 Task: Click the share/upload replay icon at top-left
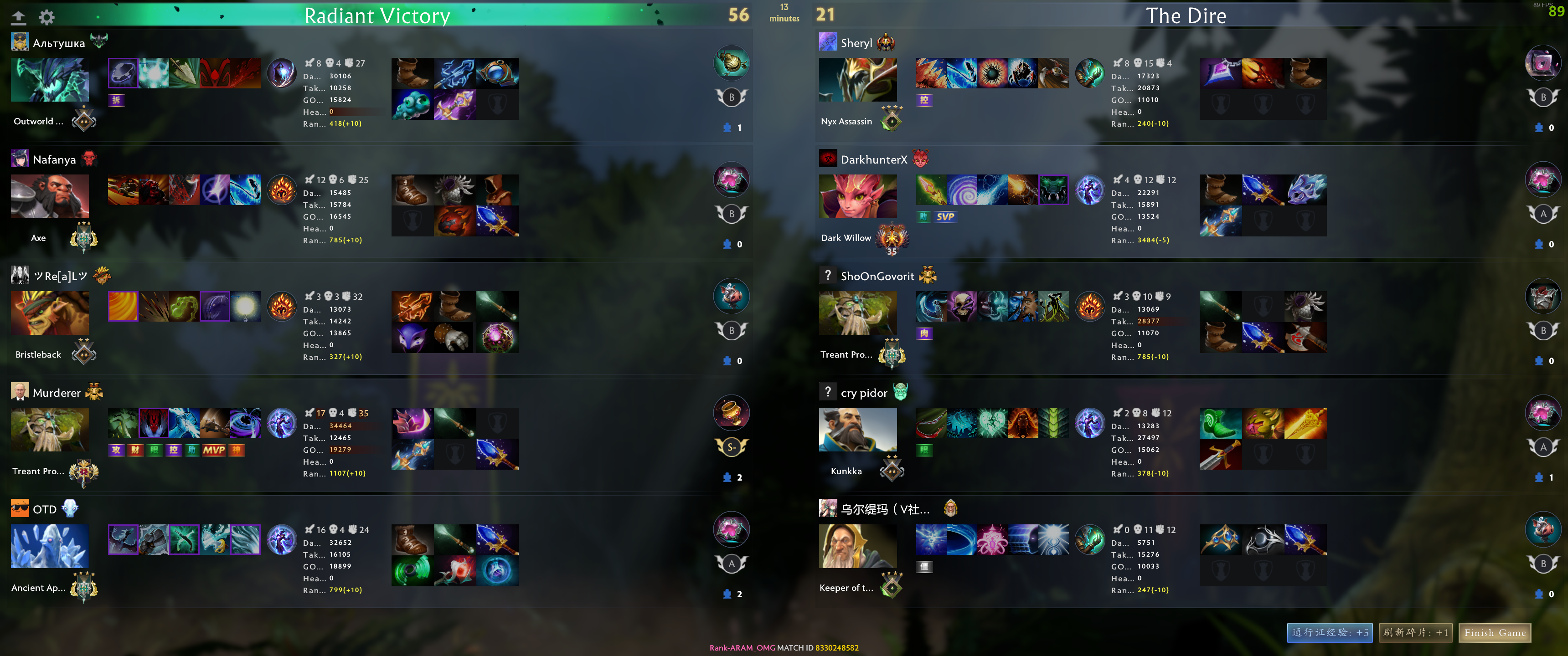(19, 17)
